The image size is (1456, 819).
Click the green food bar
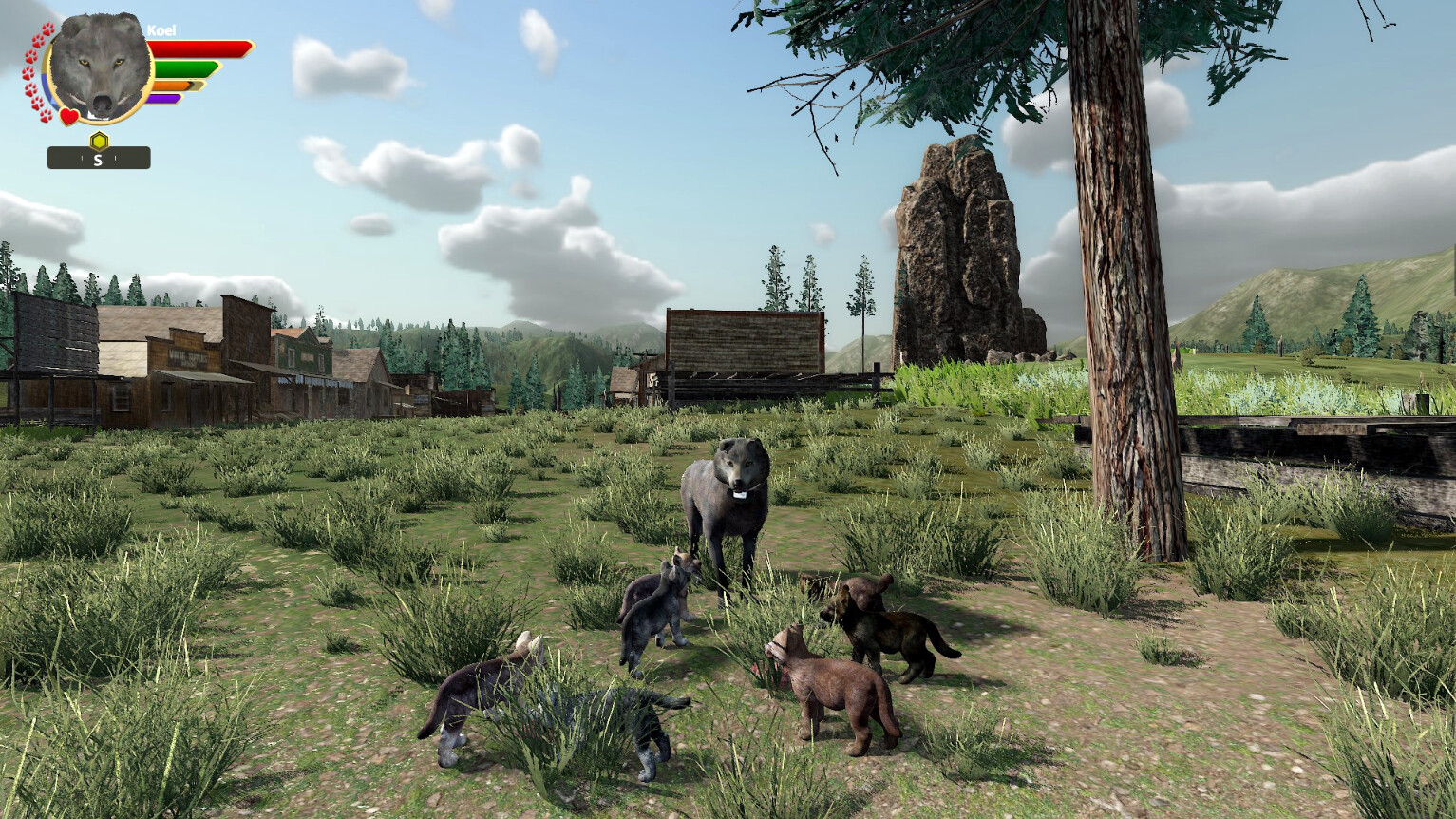pyautogui.click(x=183, y=67)
